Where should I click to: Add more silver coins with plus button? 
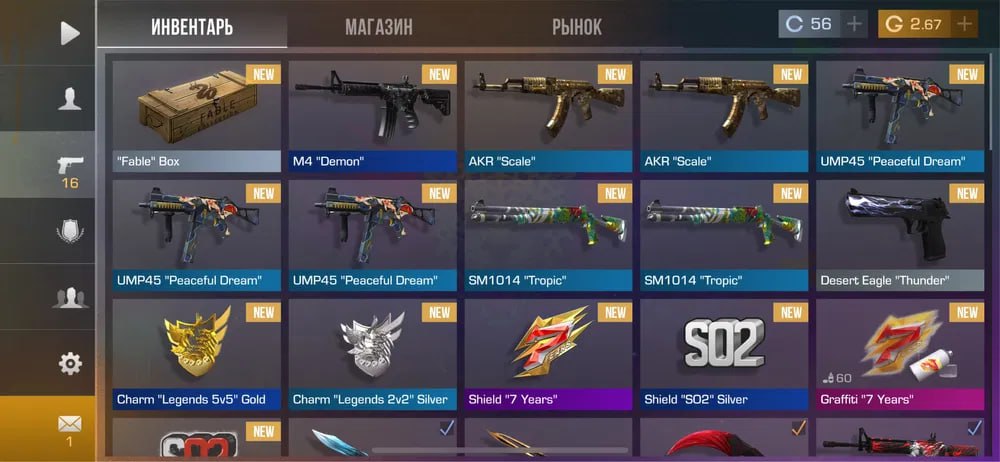point(854,24)
